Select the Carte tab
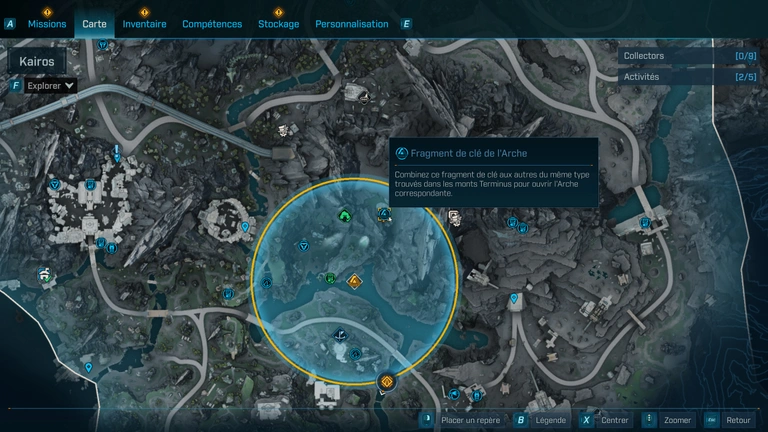Screen dimensions: 768x432 point(95,24)
